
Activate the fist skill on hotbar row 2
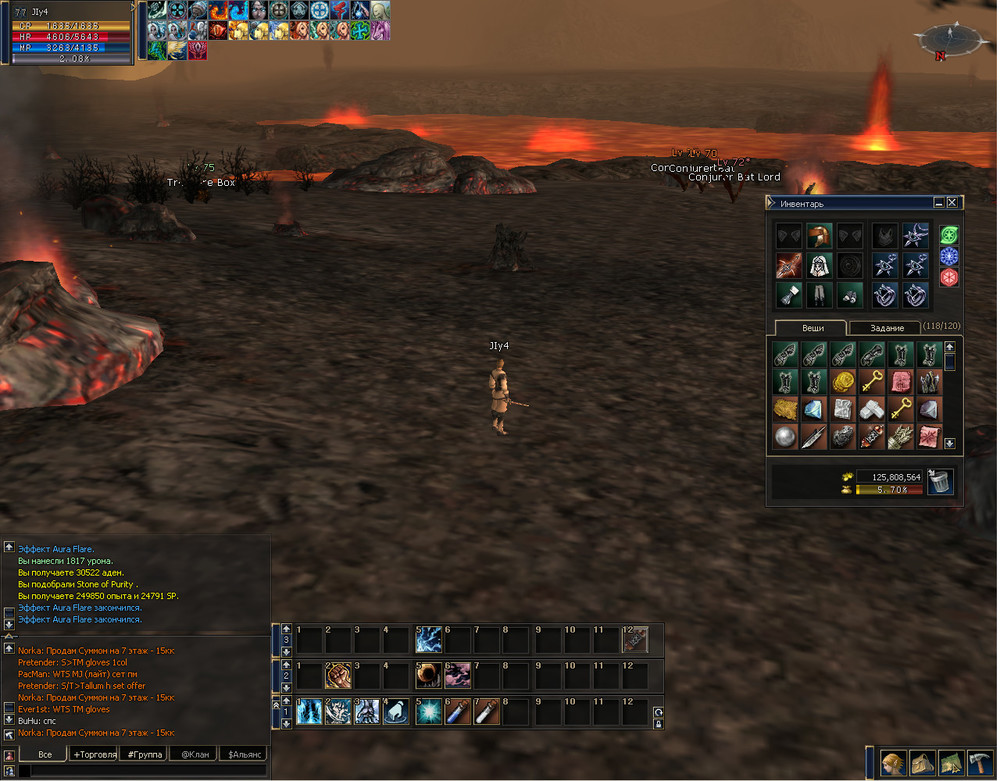tap(337, 675)
